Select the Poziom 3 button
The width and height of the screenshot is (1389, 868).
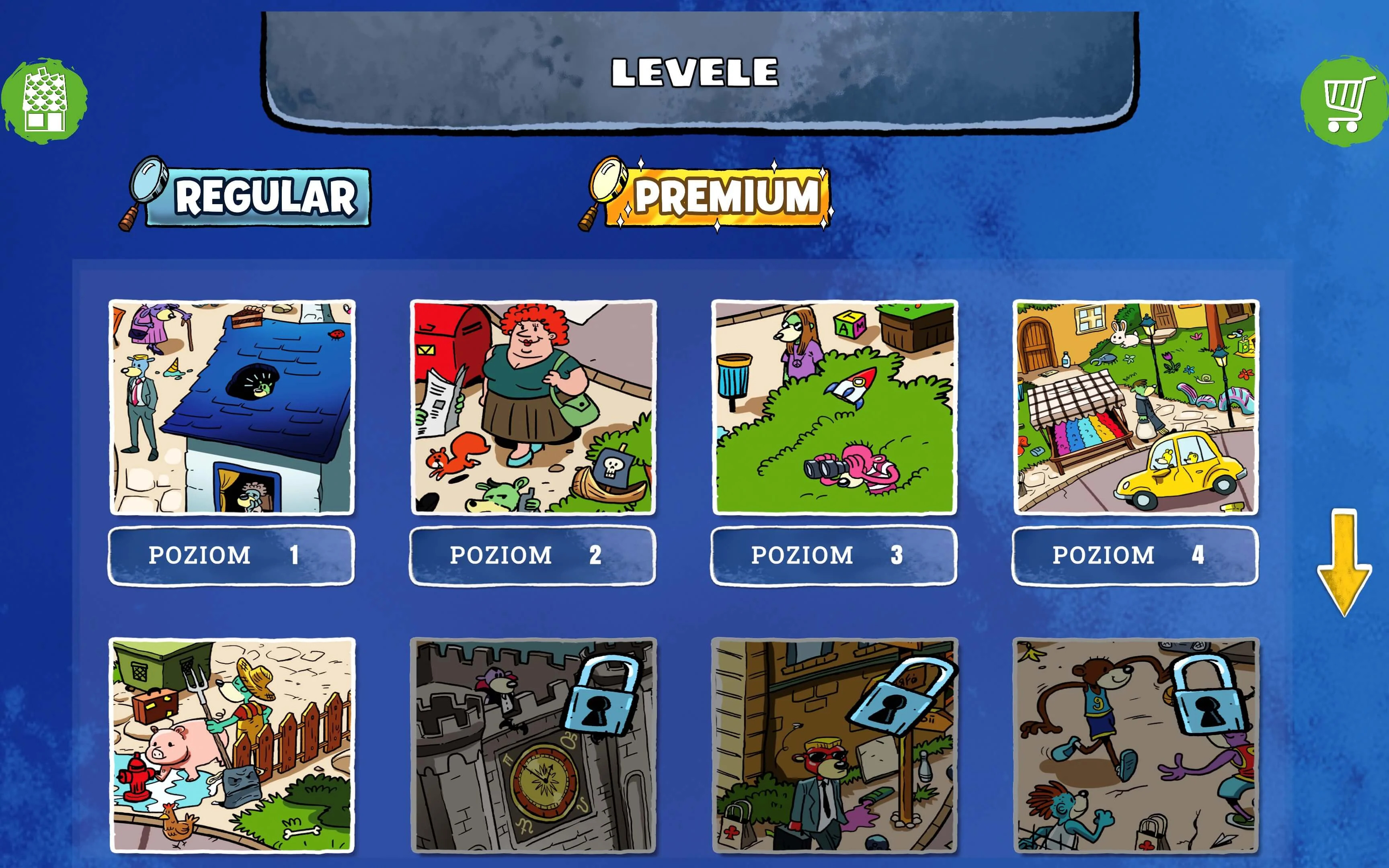834,555
